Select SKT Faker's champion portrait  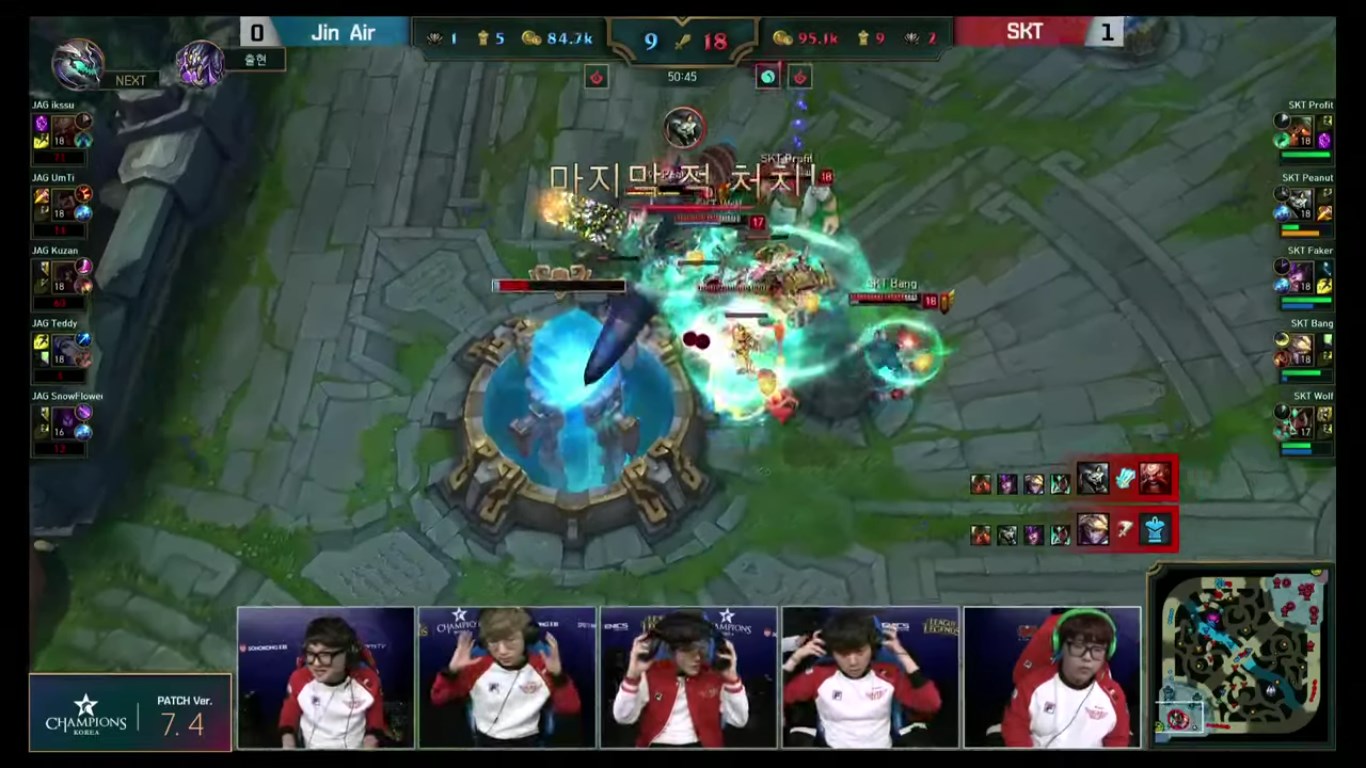tap(1301, 273)
